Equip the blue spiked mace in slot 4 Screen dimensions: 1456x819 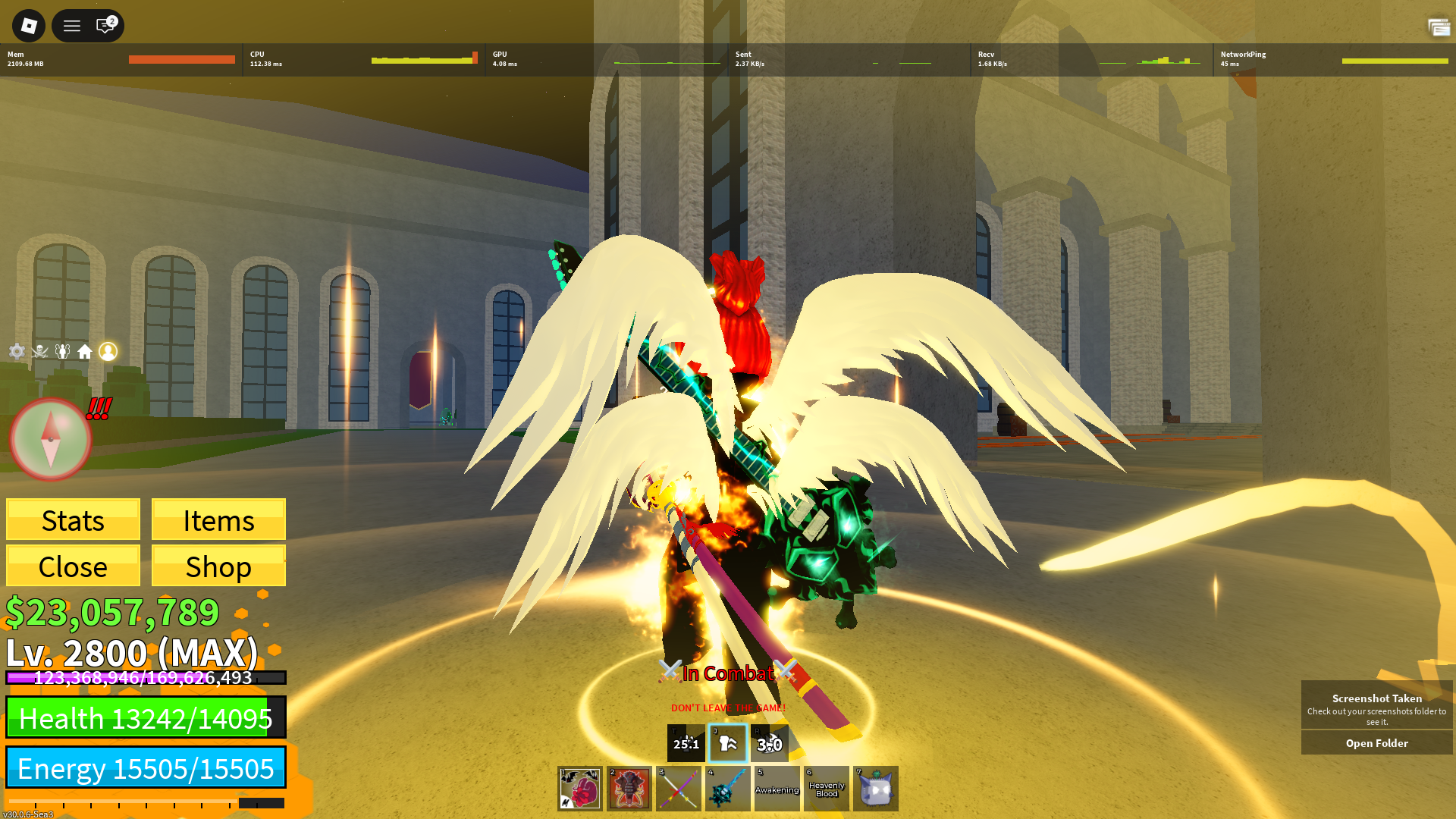click(x=728, y=789)
